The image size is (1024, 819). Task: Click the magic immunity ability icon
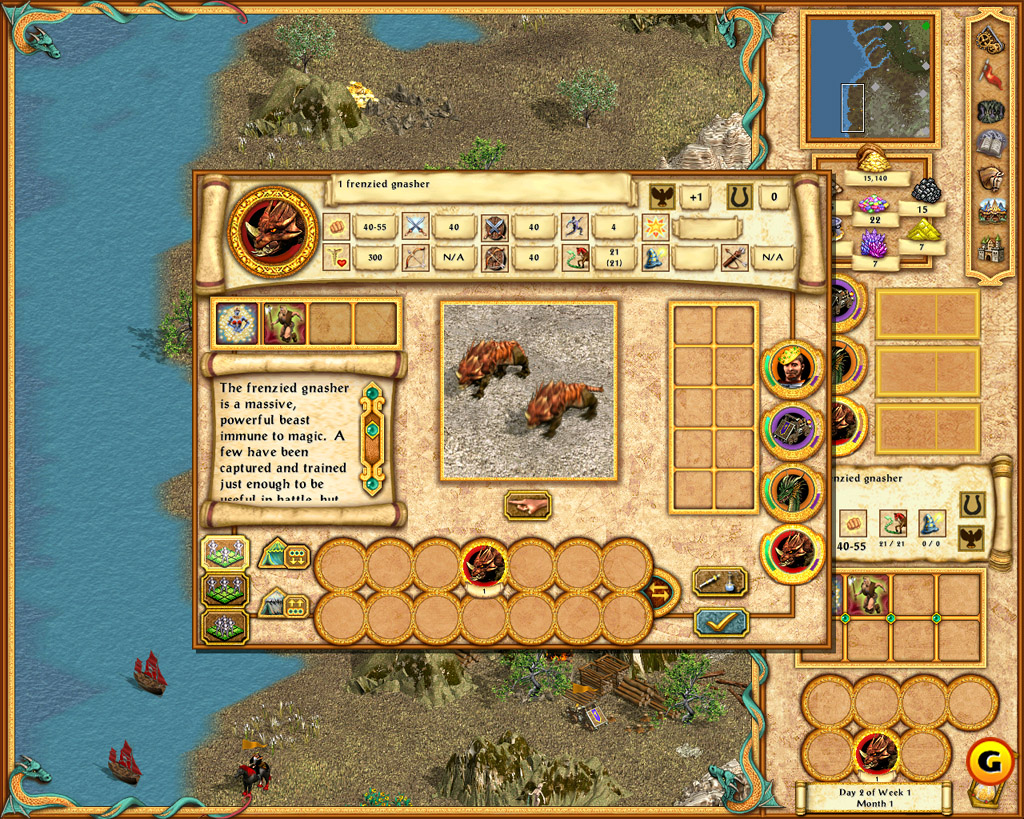[237, 323]
